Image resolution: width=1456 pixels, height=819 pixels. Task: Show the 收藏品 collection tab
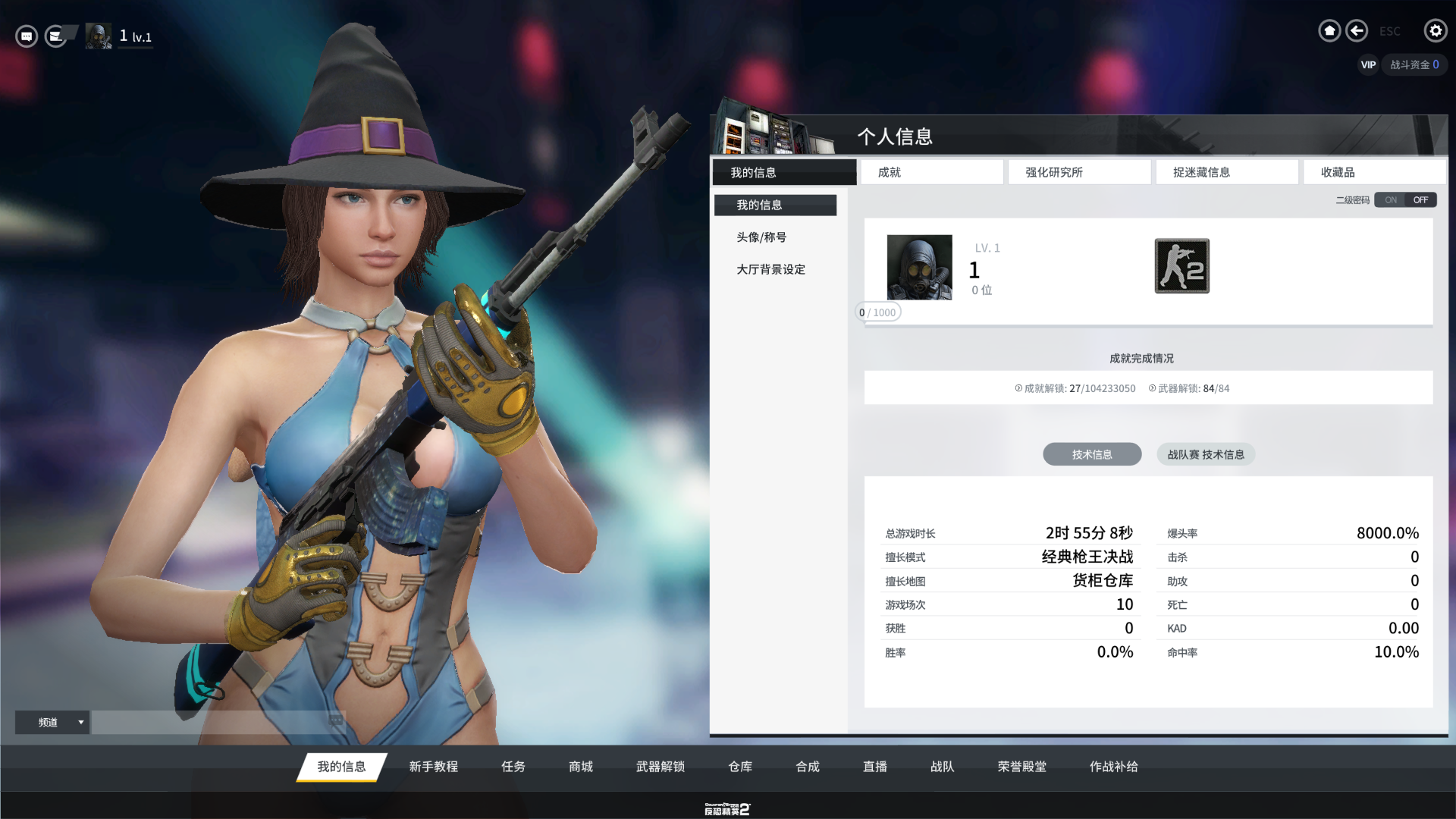(1373, 172)
